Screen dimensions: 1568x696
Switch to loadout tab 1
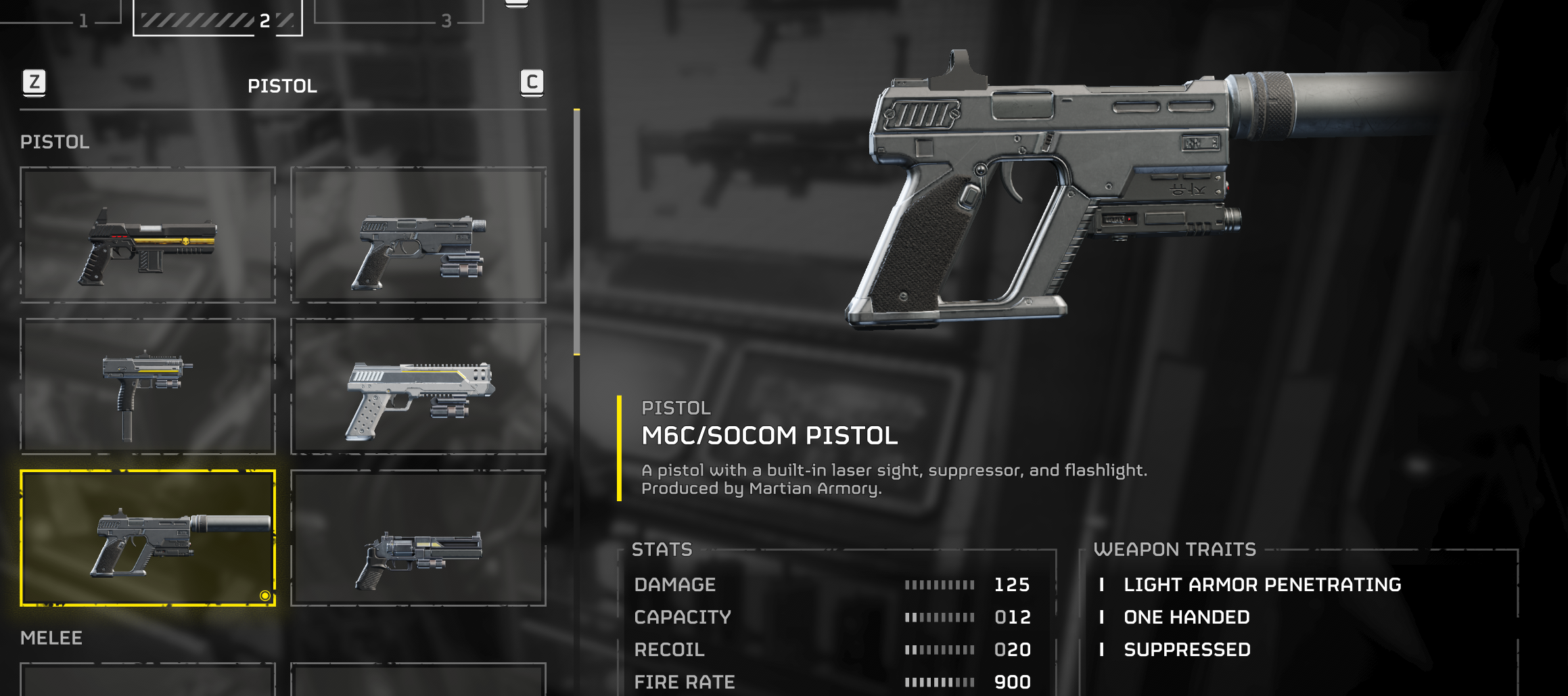click(83, 19)
